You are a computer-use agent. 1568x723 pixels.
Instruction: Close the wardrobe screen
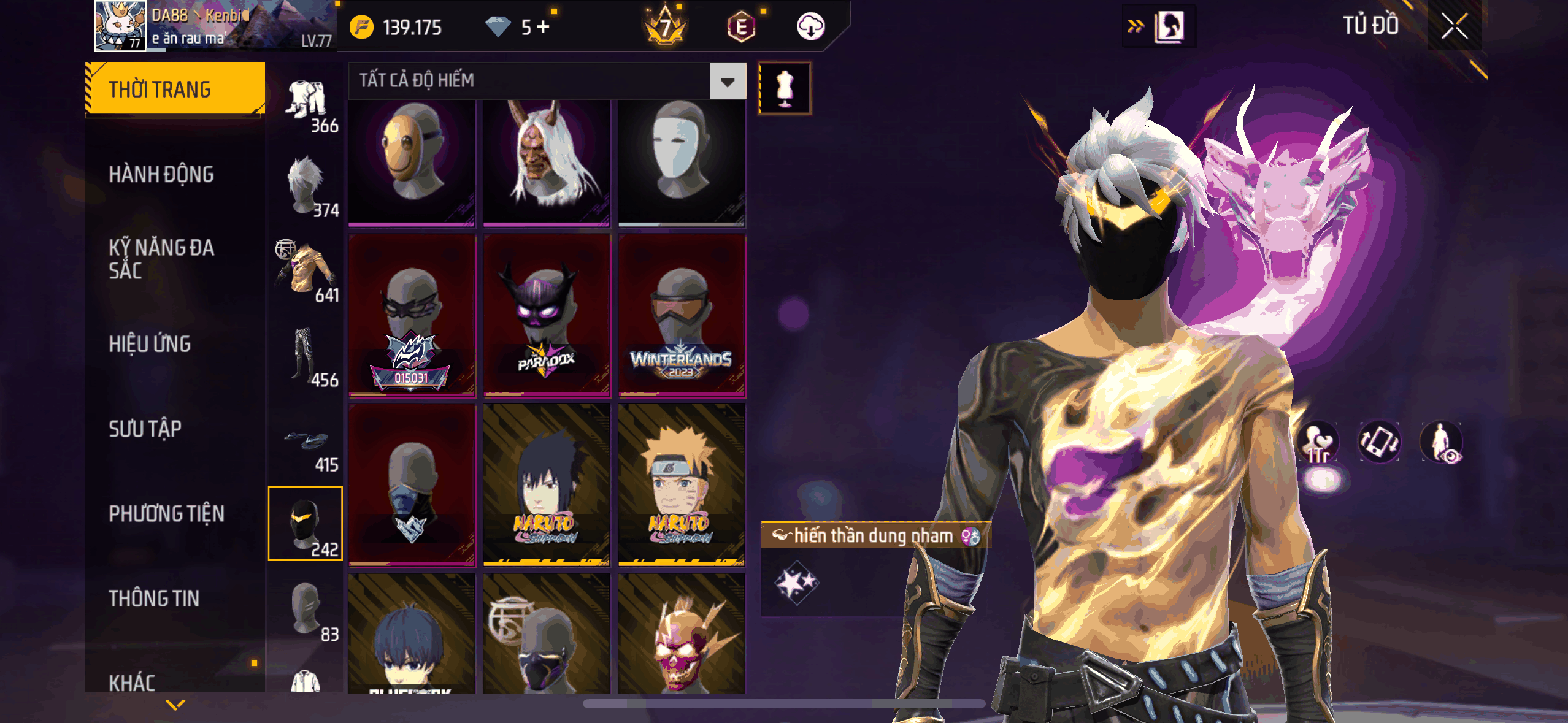pos(1454,27)
